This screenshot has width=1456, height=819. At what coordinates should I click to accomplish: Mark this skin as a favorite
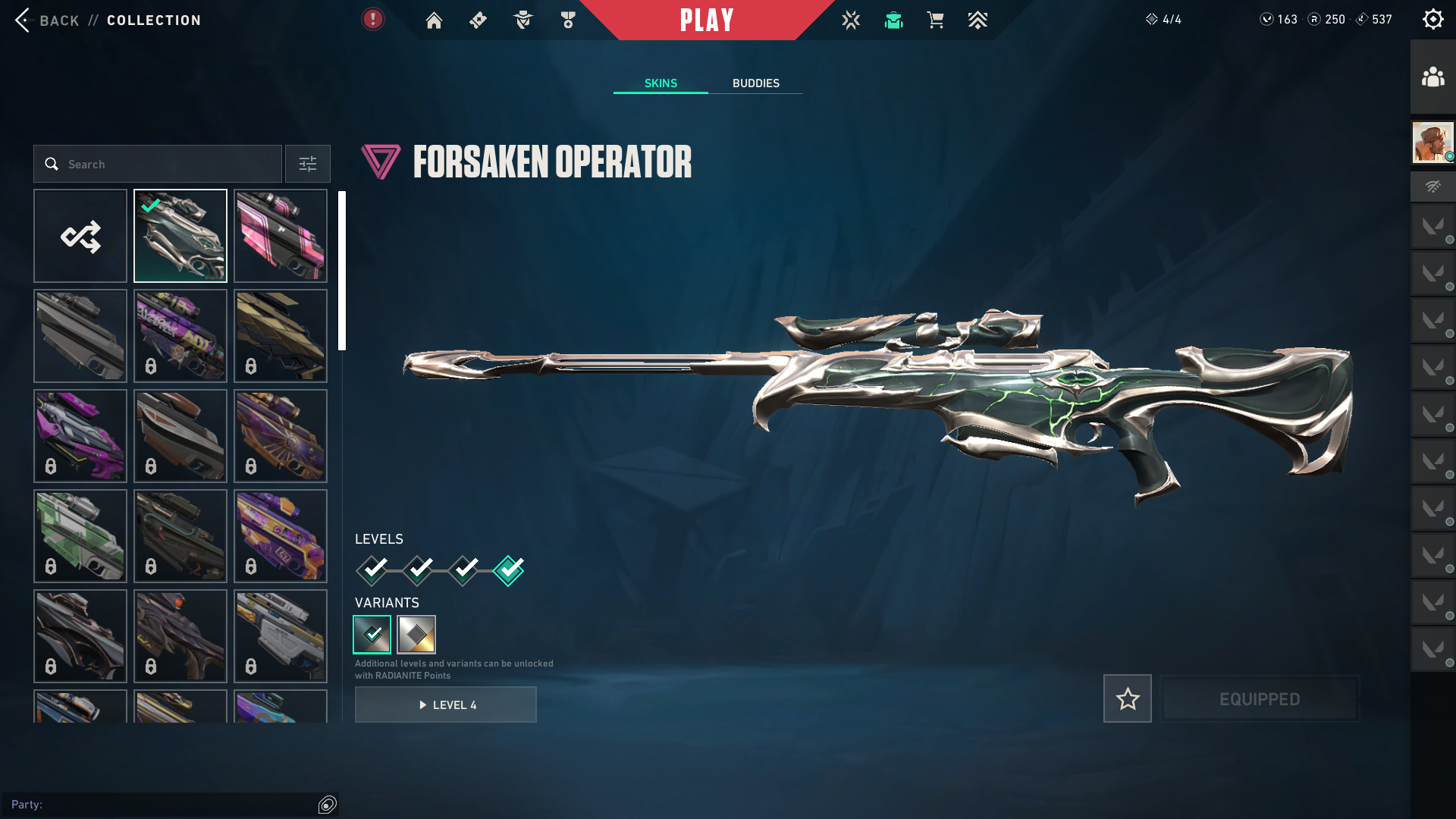1127,698
